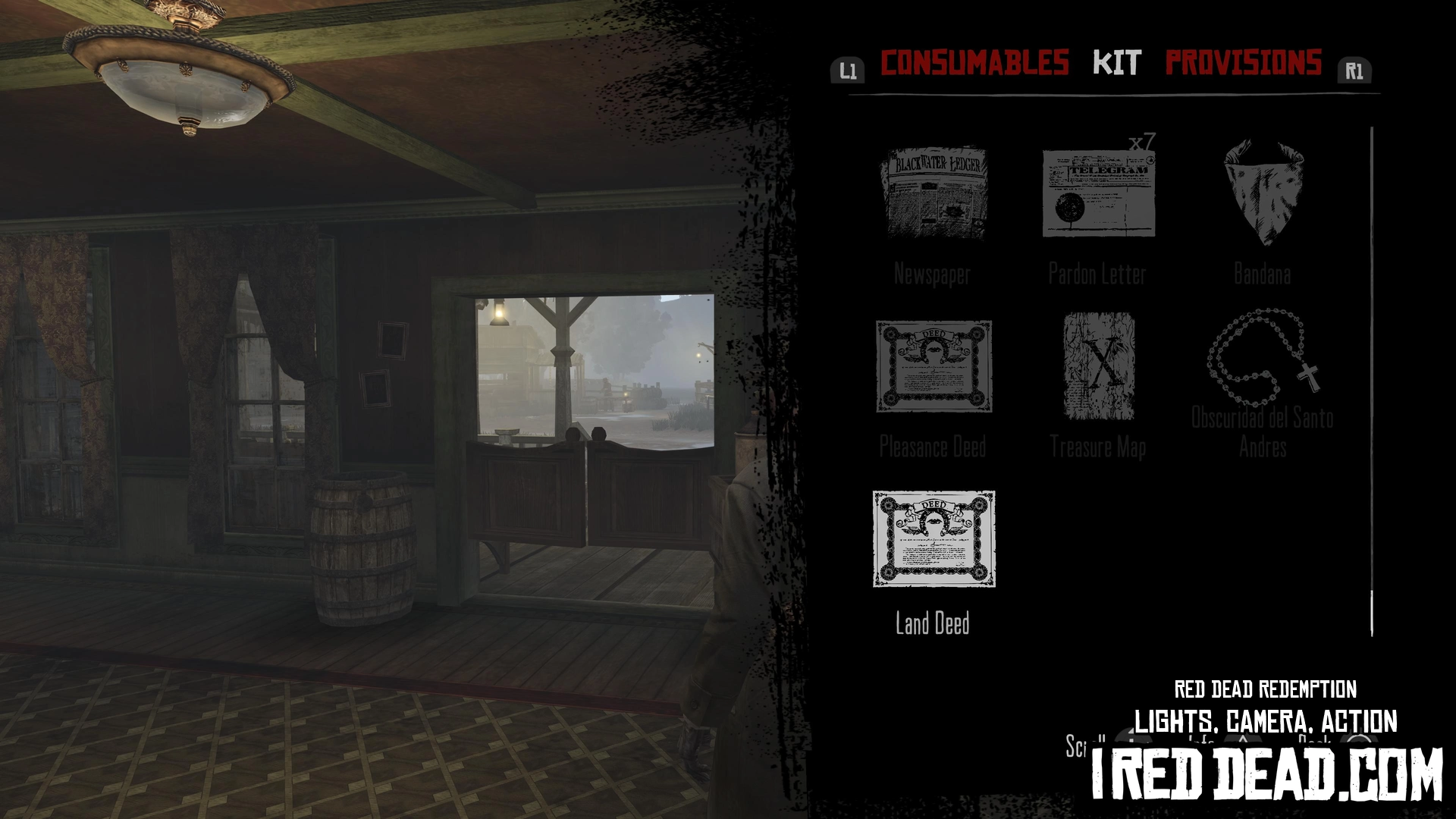Click the inventory scrollbar

tap(1372, 379)
